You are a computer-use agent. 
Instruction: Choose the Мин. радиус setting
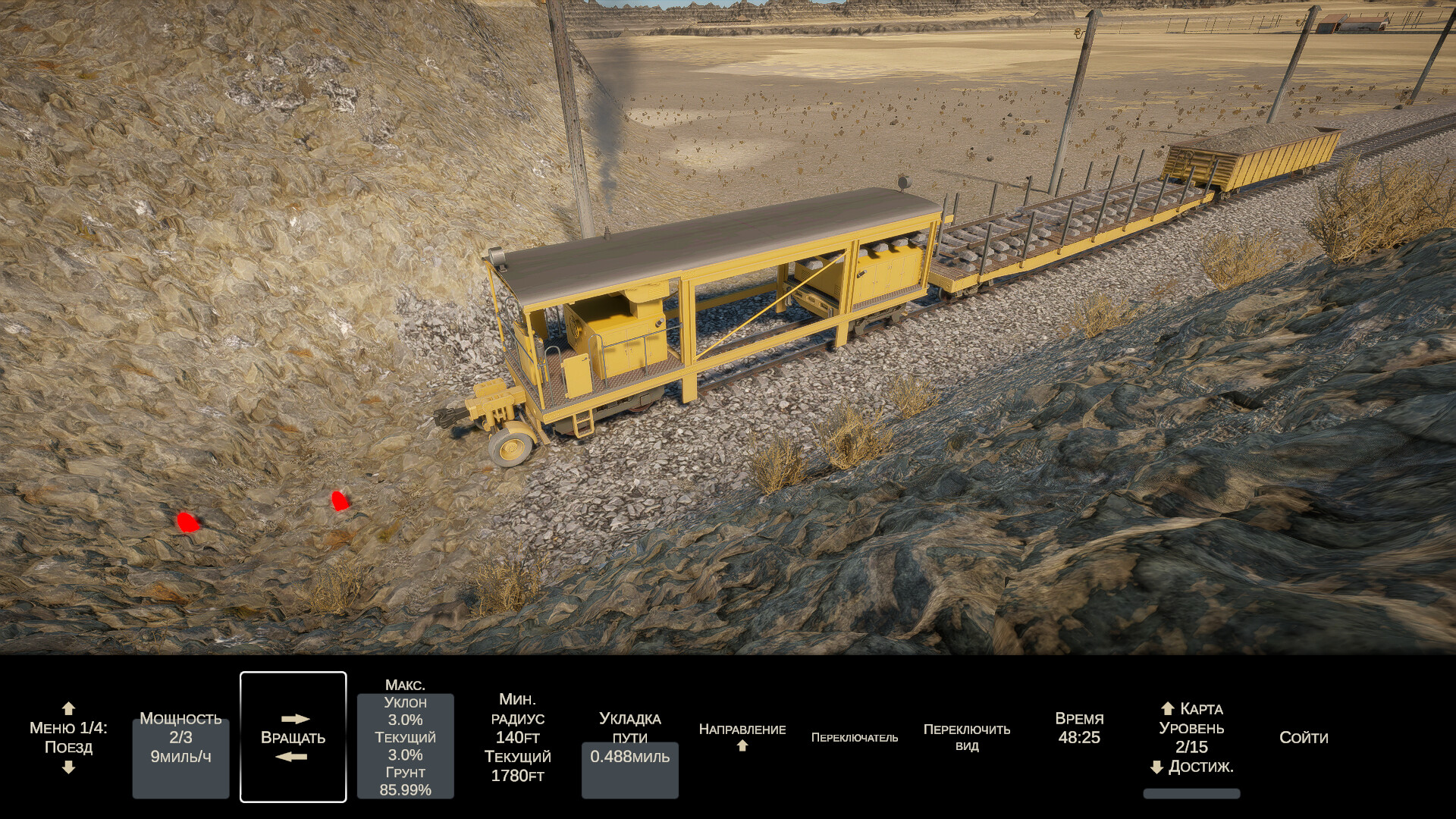pos(517,737)
